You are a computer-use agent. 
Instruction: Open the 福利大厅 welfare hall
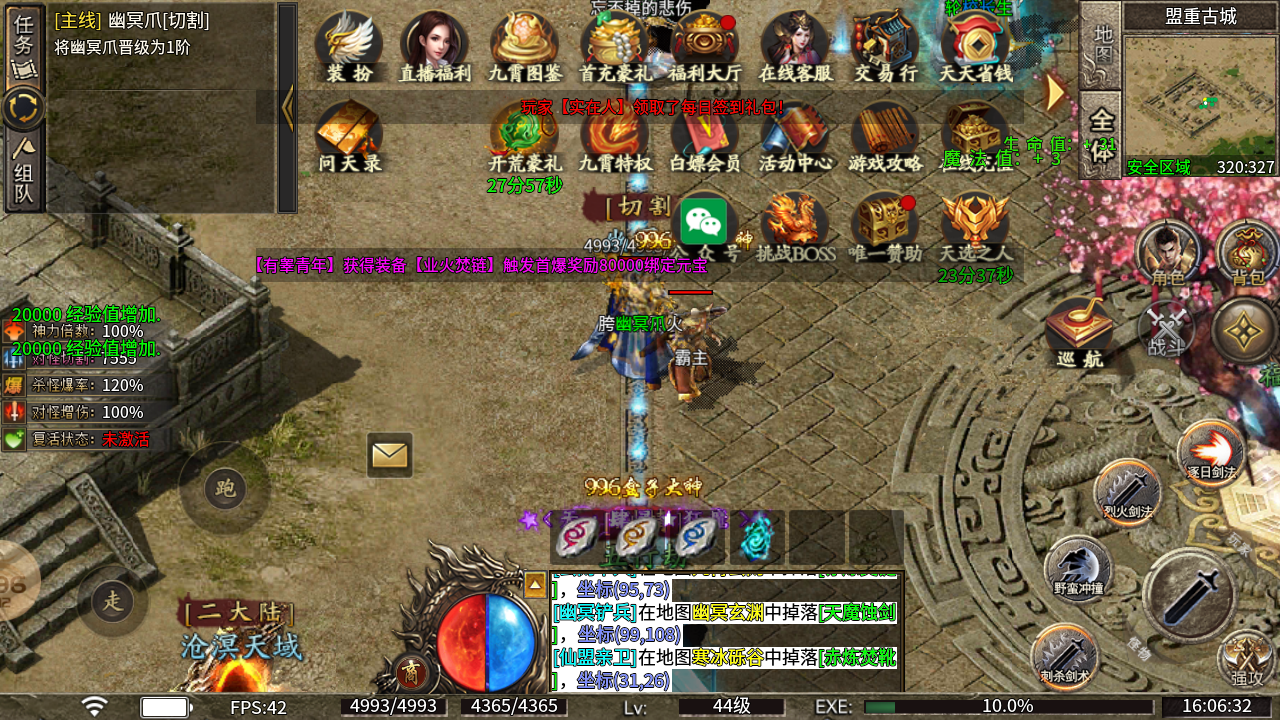pyautogui.click(x=705, y=45)
